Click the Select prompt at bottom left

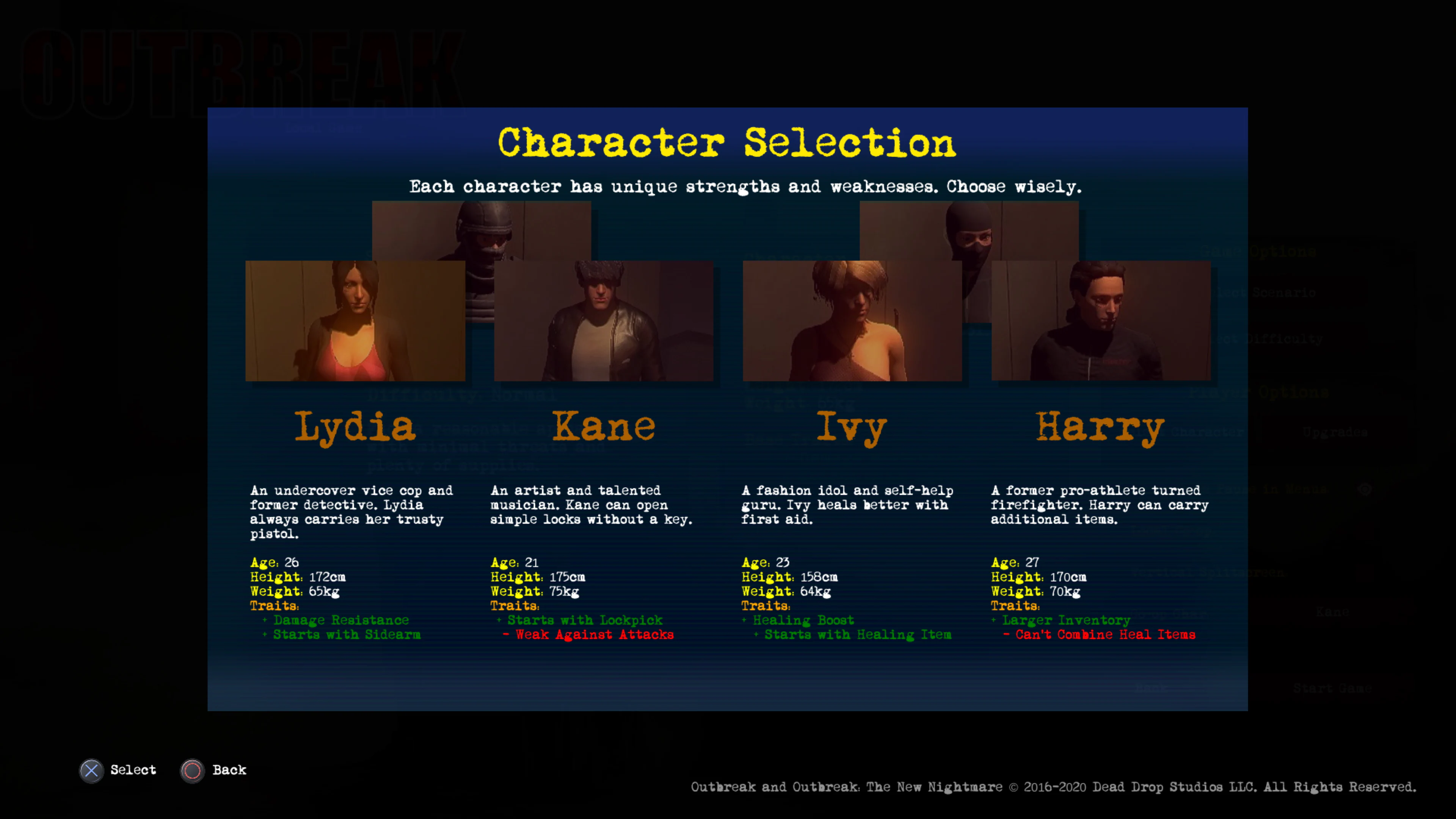(x=133, y=770)
